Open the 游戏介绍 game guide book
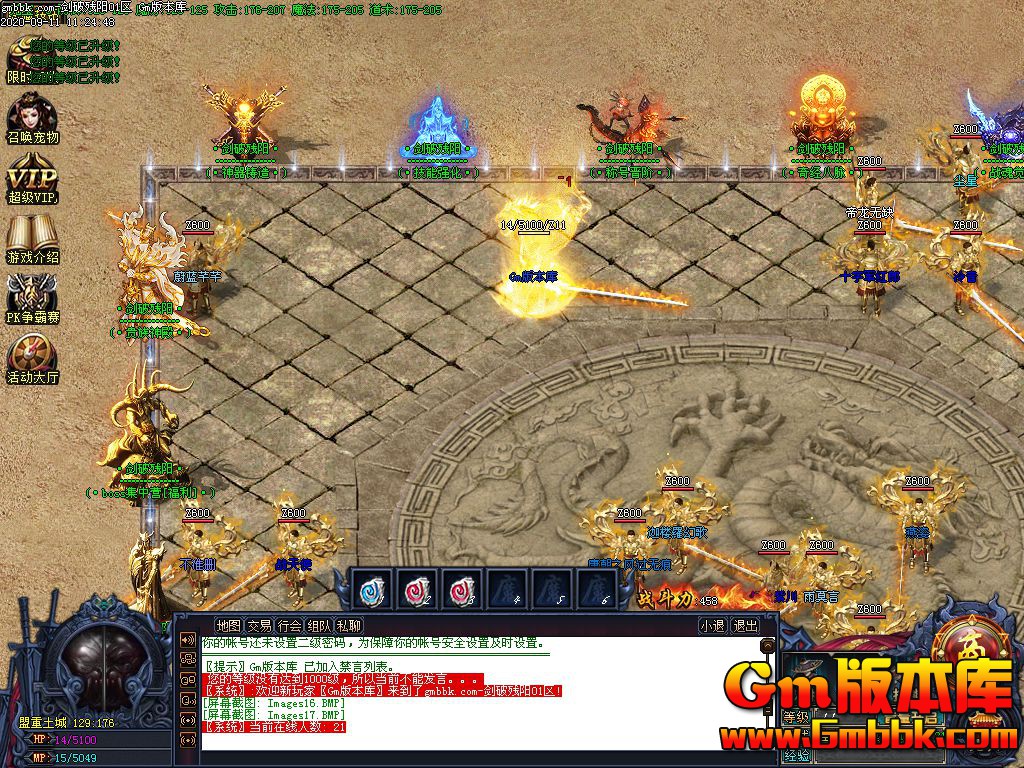 [x=33, y=240]
